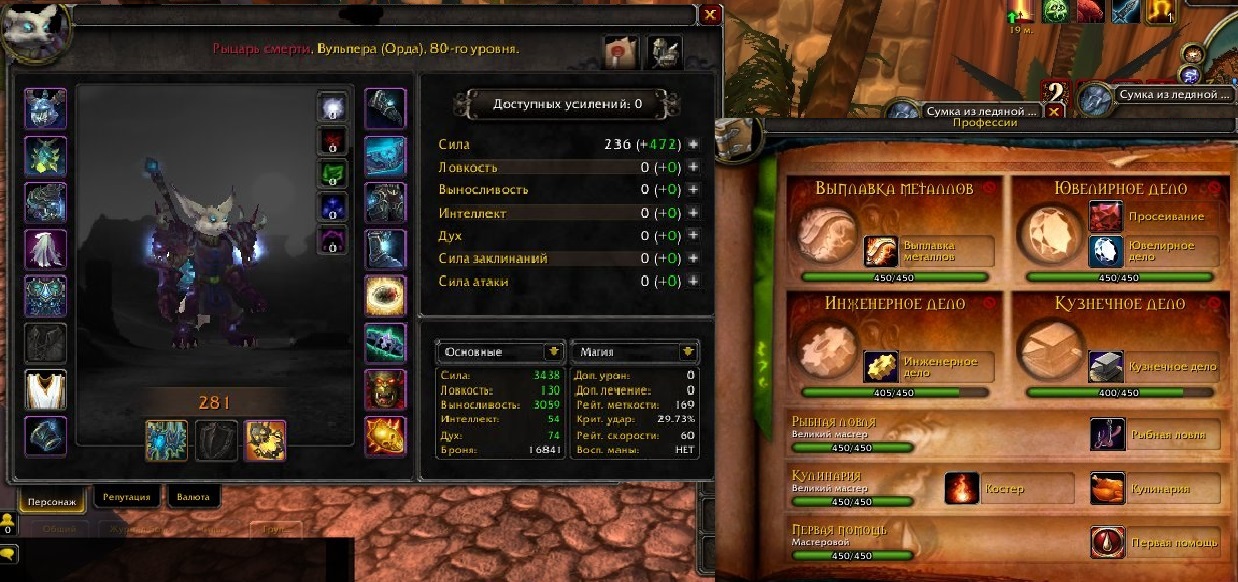Add a point to Сила with plus
The height and width of the screenshot is (582, 1238).
(x=693, y=145)
